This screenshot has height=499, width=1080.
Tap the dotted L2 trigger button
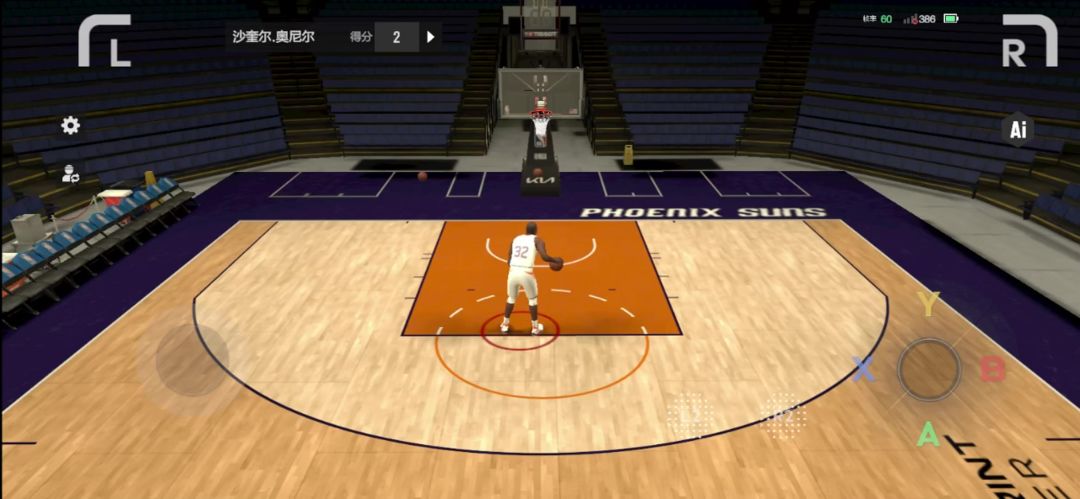[690, 413]
